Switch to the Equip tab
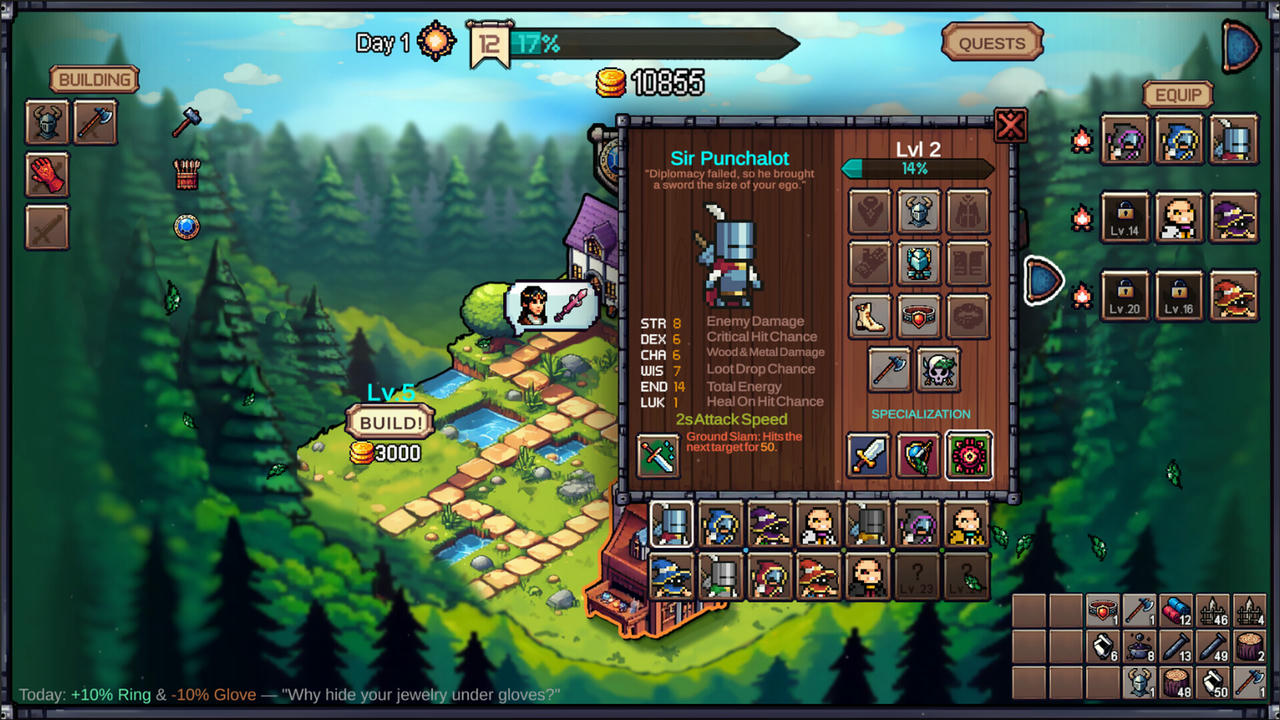Screen dimensions: 1280x720 pyautogui.click(x=1178, y=94)
